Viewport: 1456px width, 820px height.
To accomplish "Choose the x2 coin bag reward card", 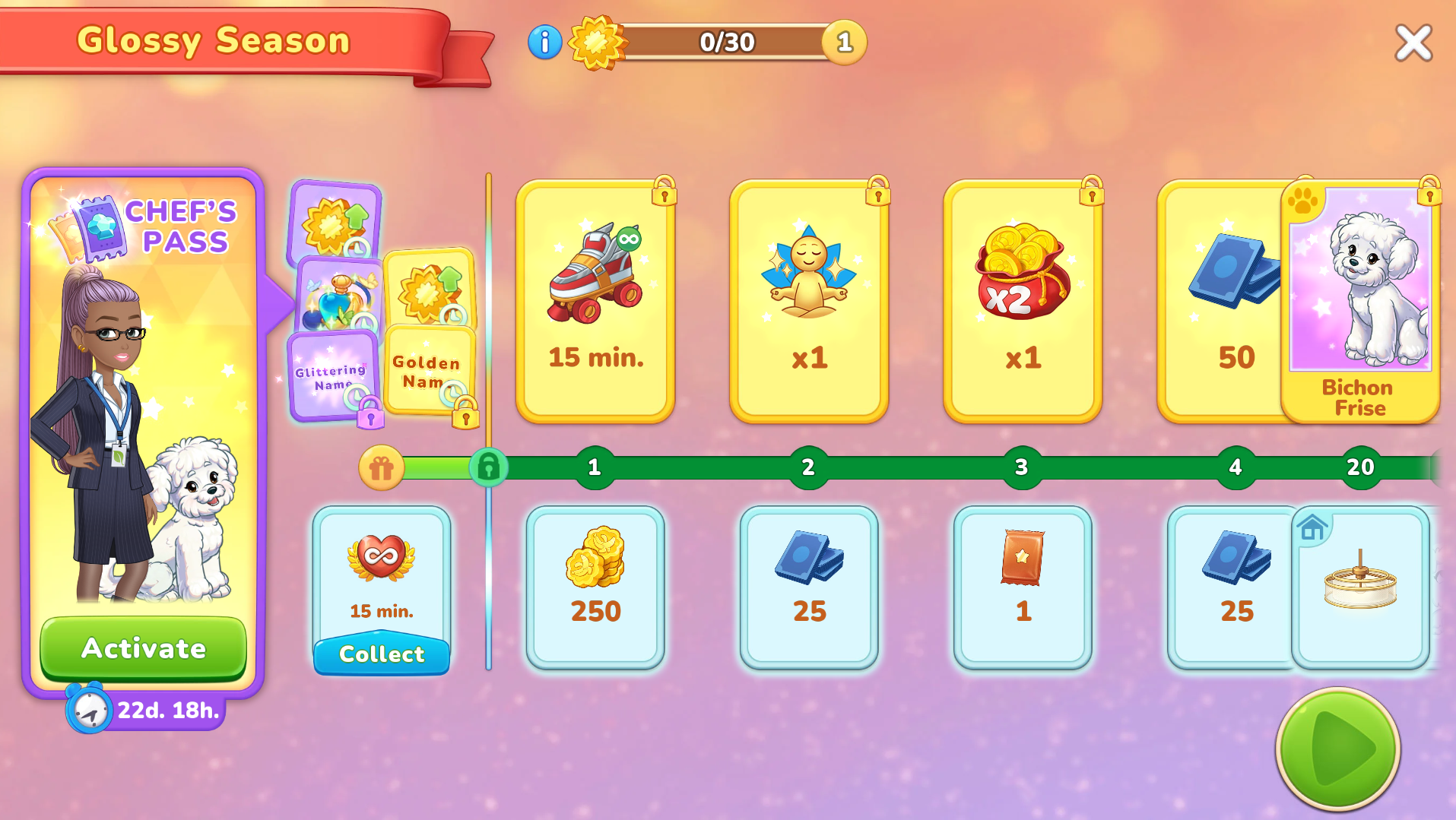I will 1023,301.
